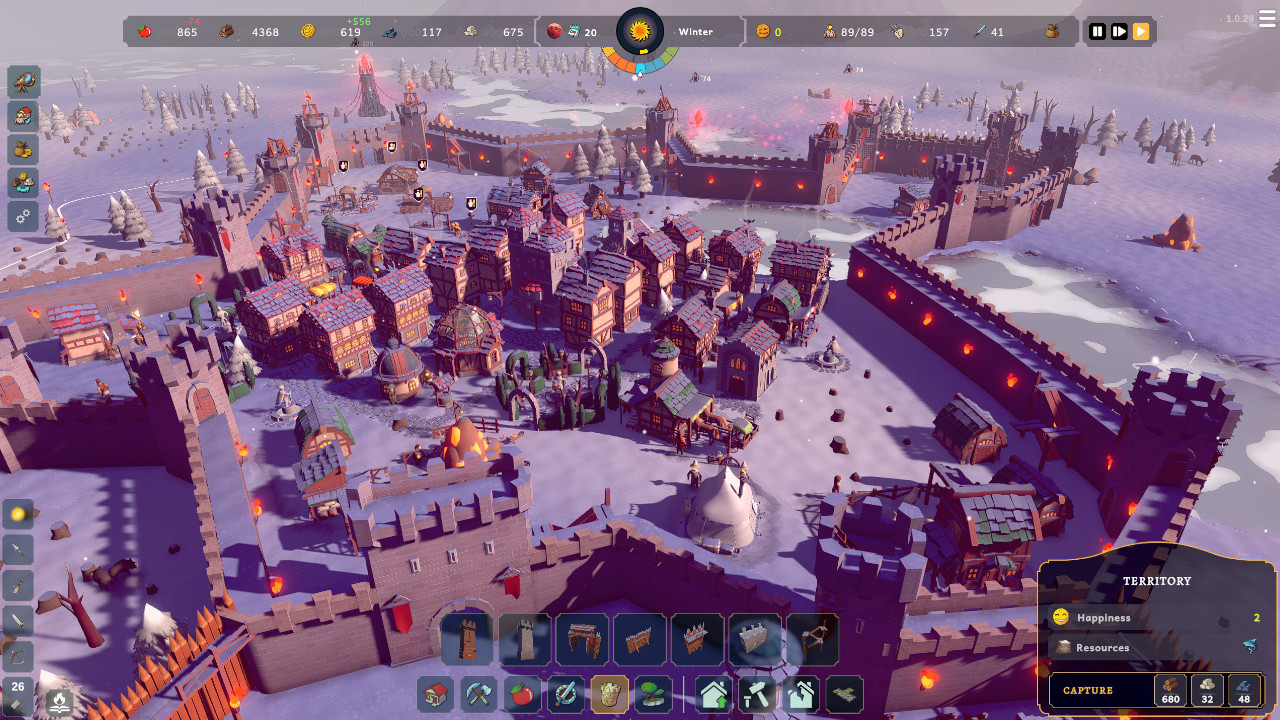1280x720 pixels.
Task: Open the tree decoration build category
Action: tap(653, 695)
